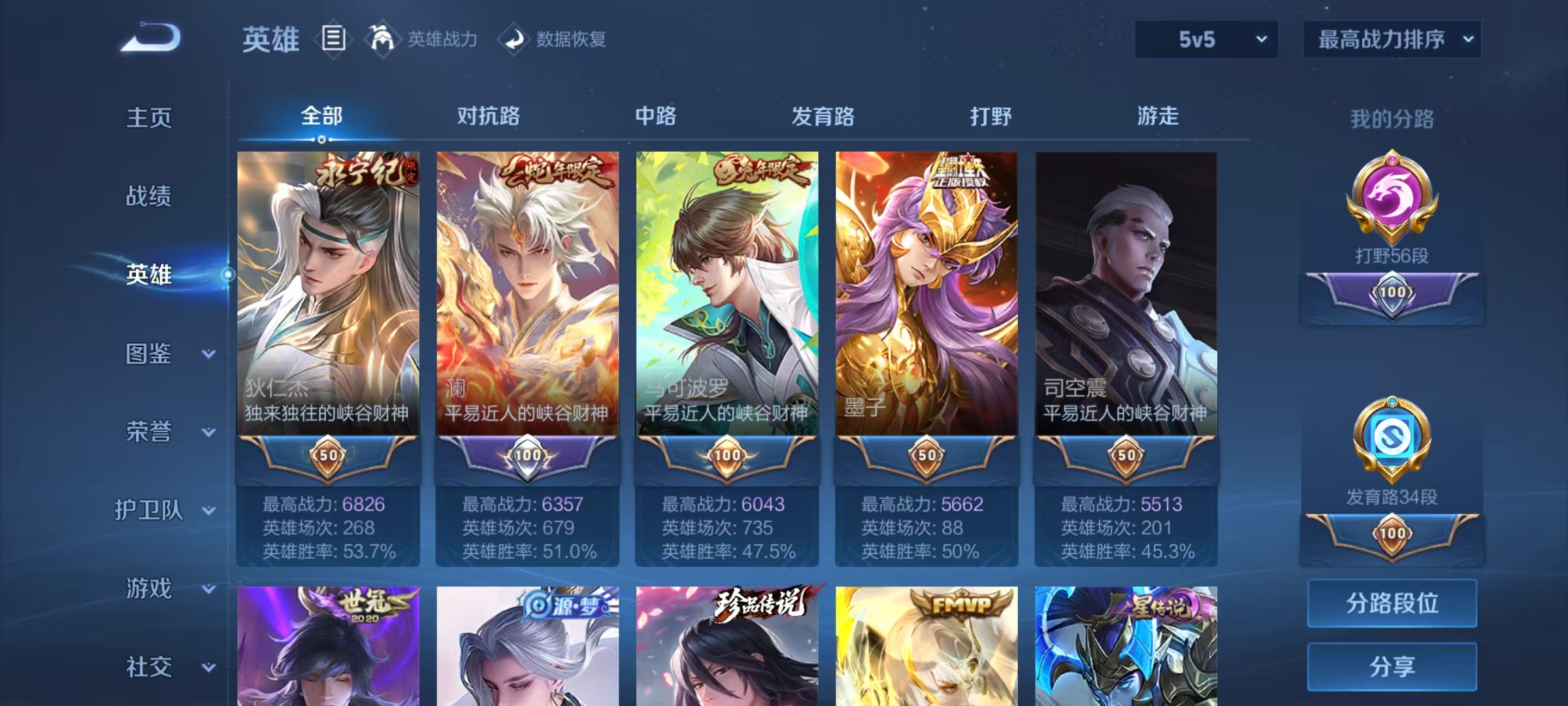1568x706 pixels.
Task: Open the 5v5 mode dropdown
Action: [x=1205, y=39]
